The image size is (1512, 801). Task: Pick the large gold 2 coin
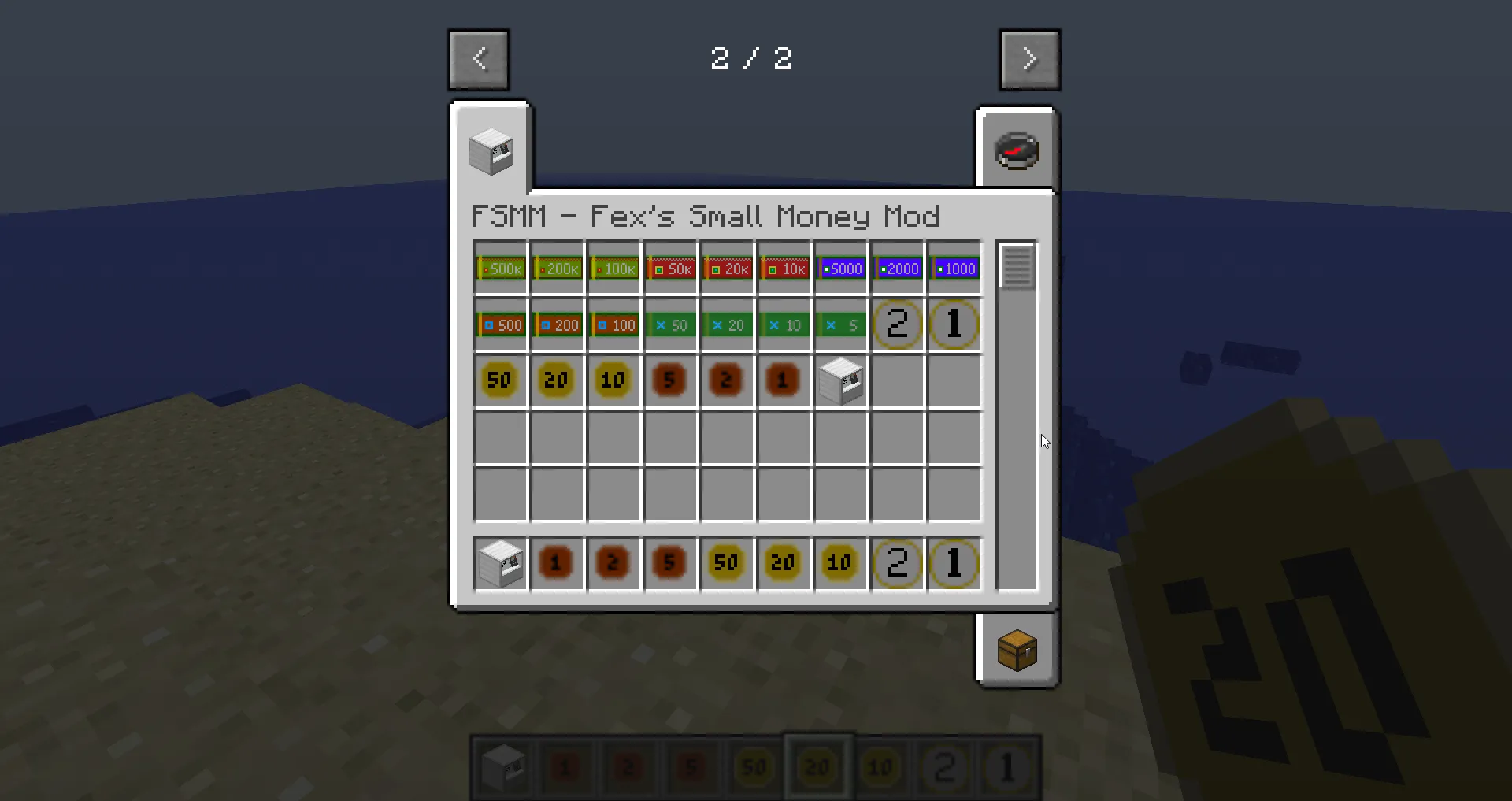point(897,324)
